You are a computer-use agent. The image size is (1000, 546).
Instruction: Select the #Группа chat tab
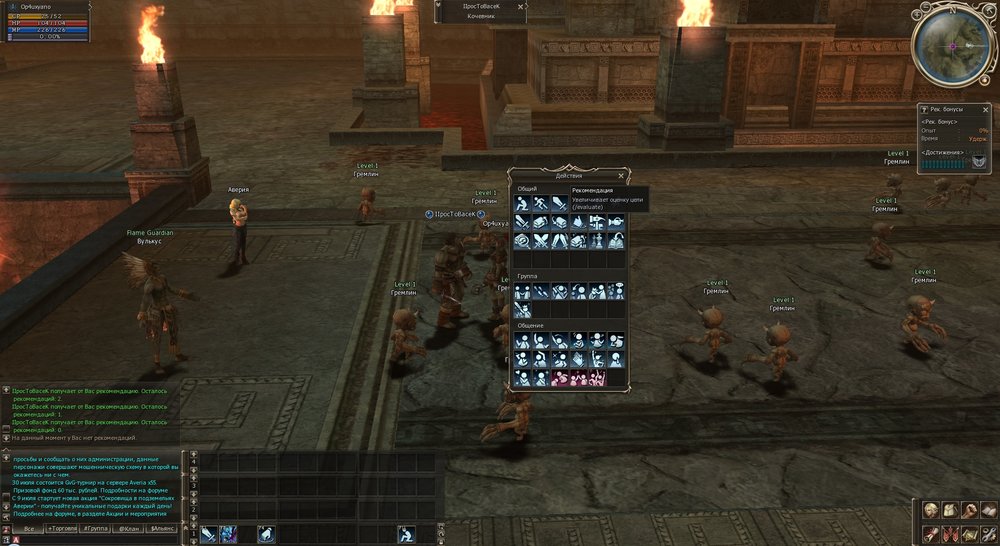pyautogui.click(x=95, y=528)
